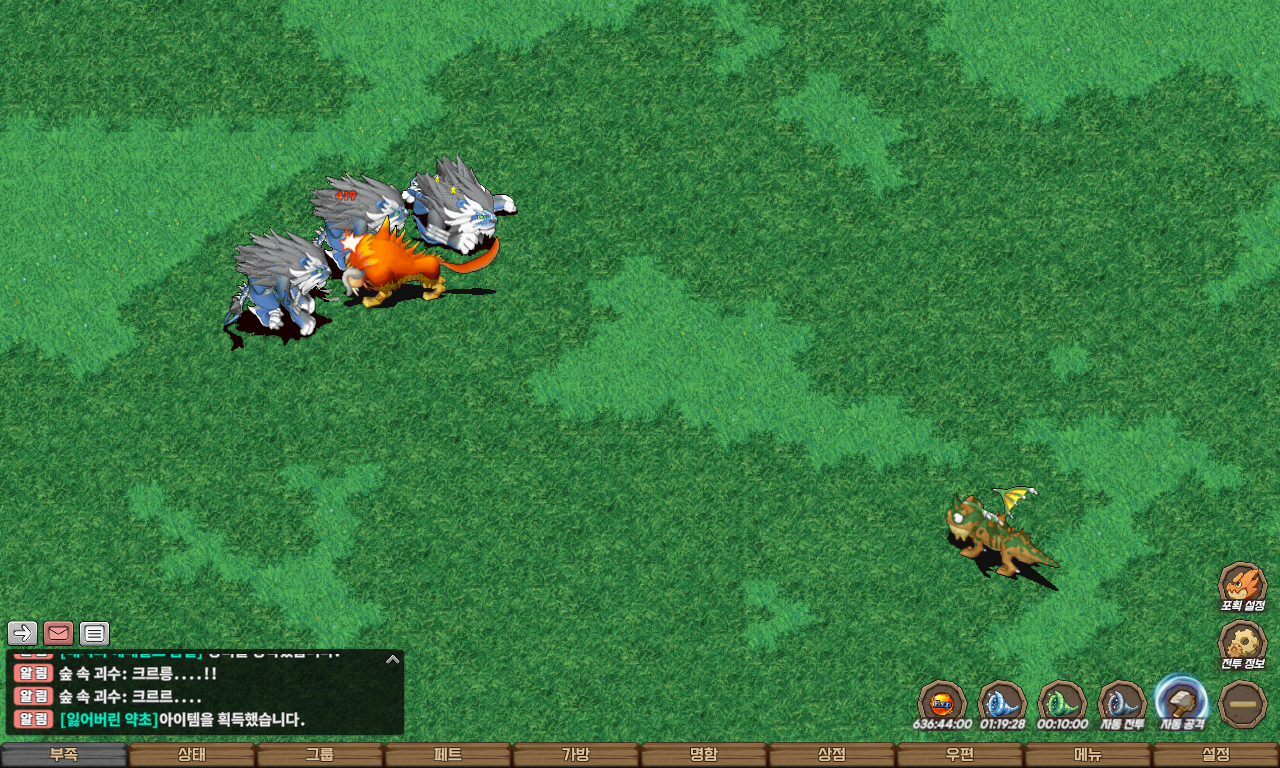This screenshot has width=1280, height=768.
Task: Show the 페트 (pet) menu
Action: click(448, 755)
